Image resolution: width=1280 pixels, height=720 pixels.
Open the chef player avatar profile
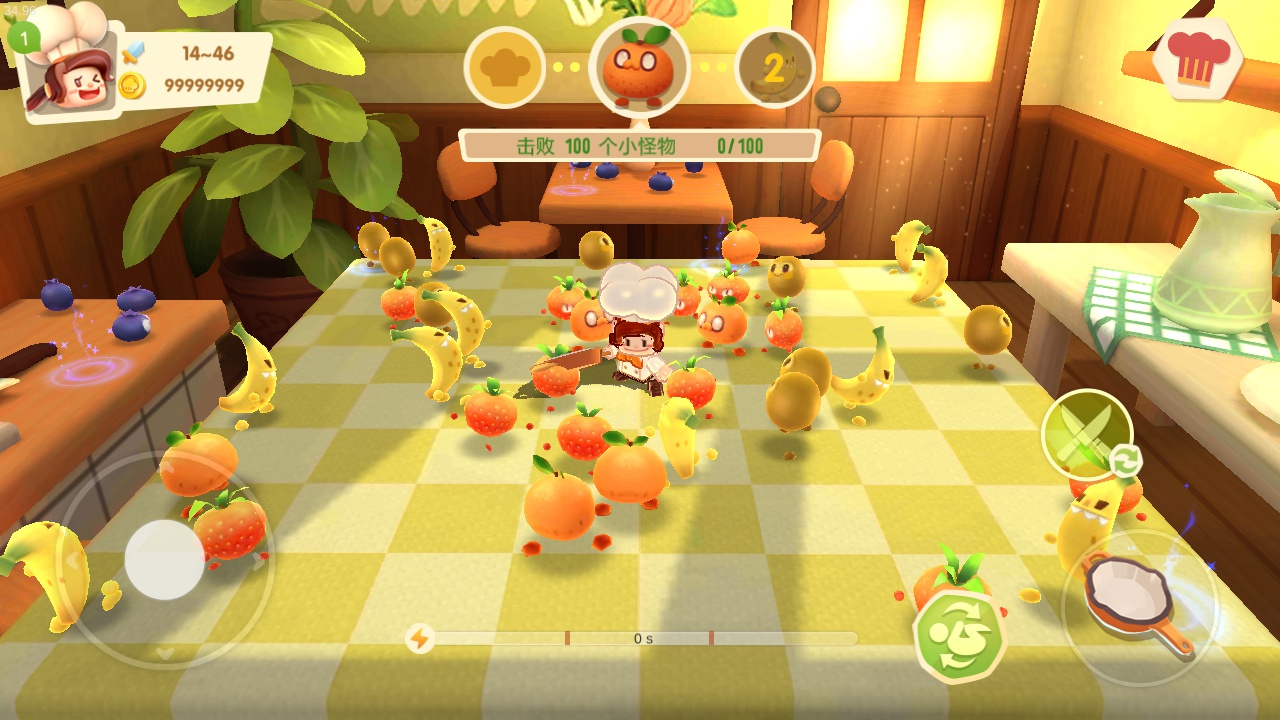(66, 78)
